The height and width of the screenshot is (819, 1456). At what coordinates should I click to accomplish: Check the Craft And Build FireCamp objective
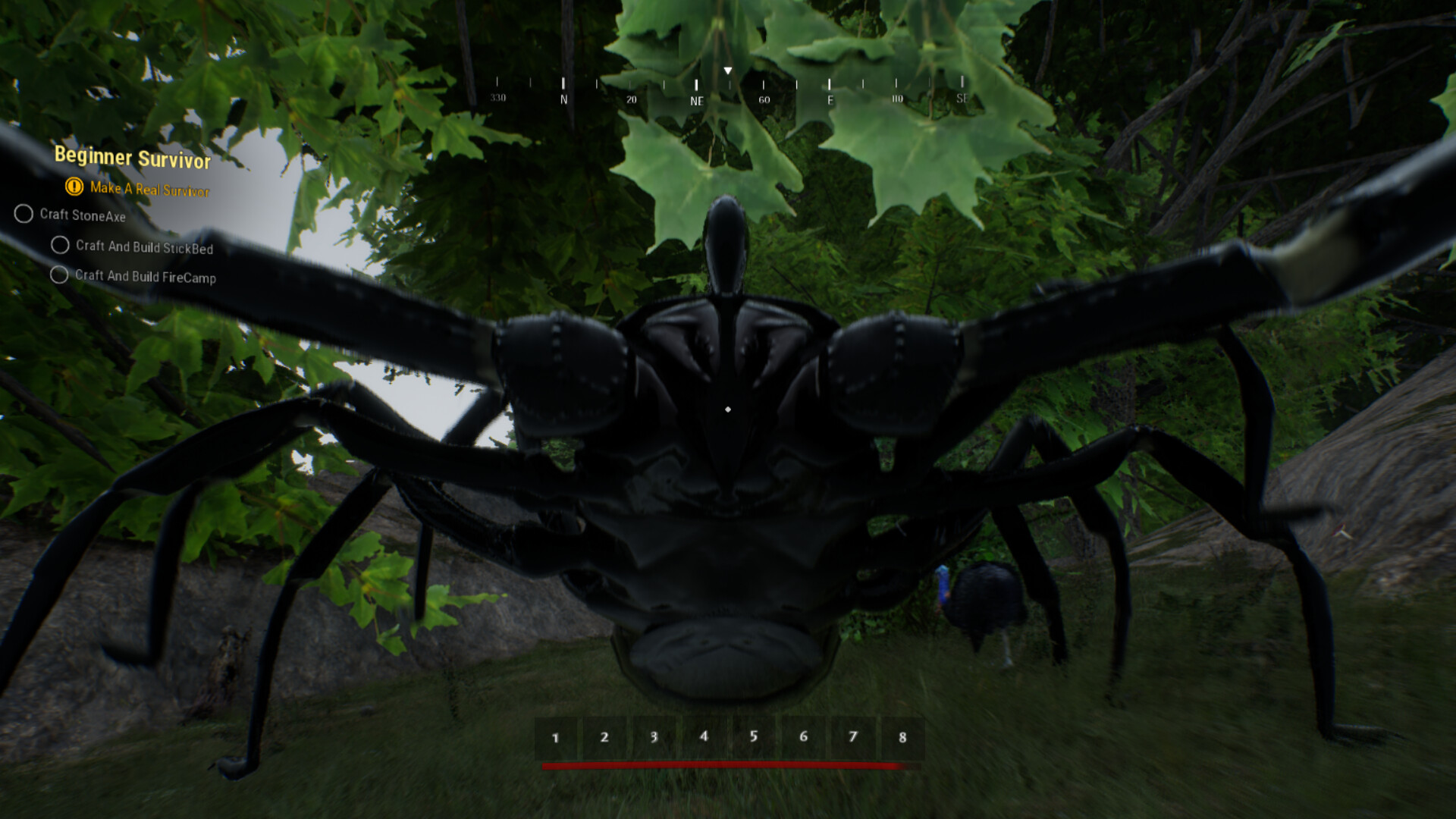click(59, 274)
